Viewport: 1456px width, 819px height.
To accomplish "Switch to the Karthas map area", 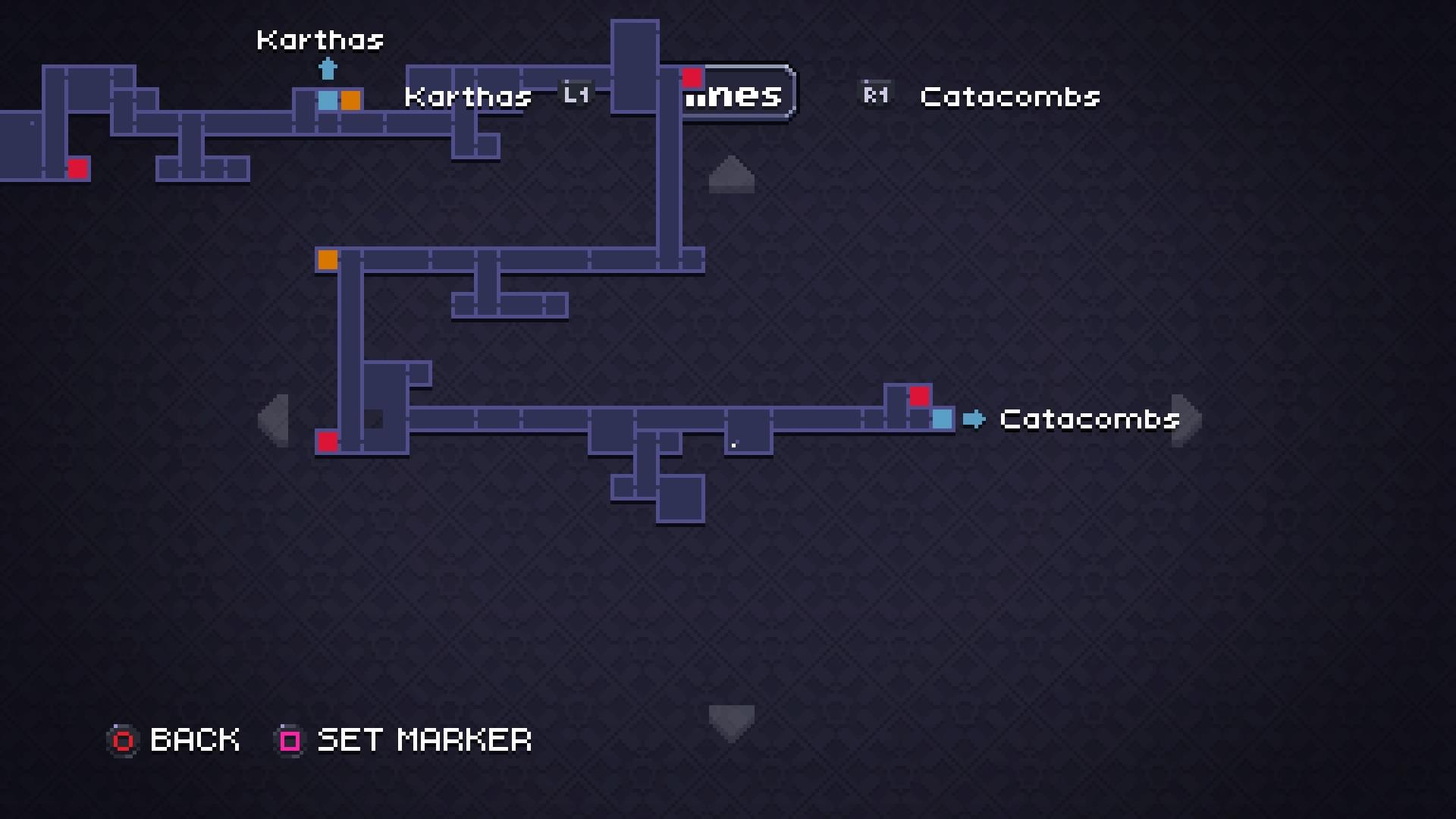I will pos(468,96).
